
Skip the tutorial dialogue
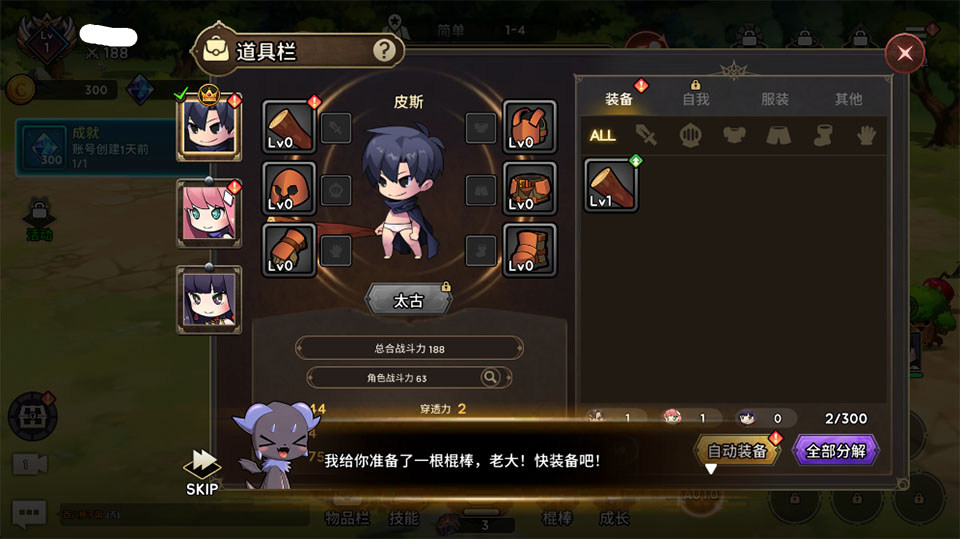pos(203,472)
